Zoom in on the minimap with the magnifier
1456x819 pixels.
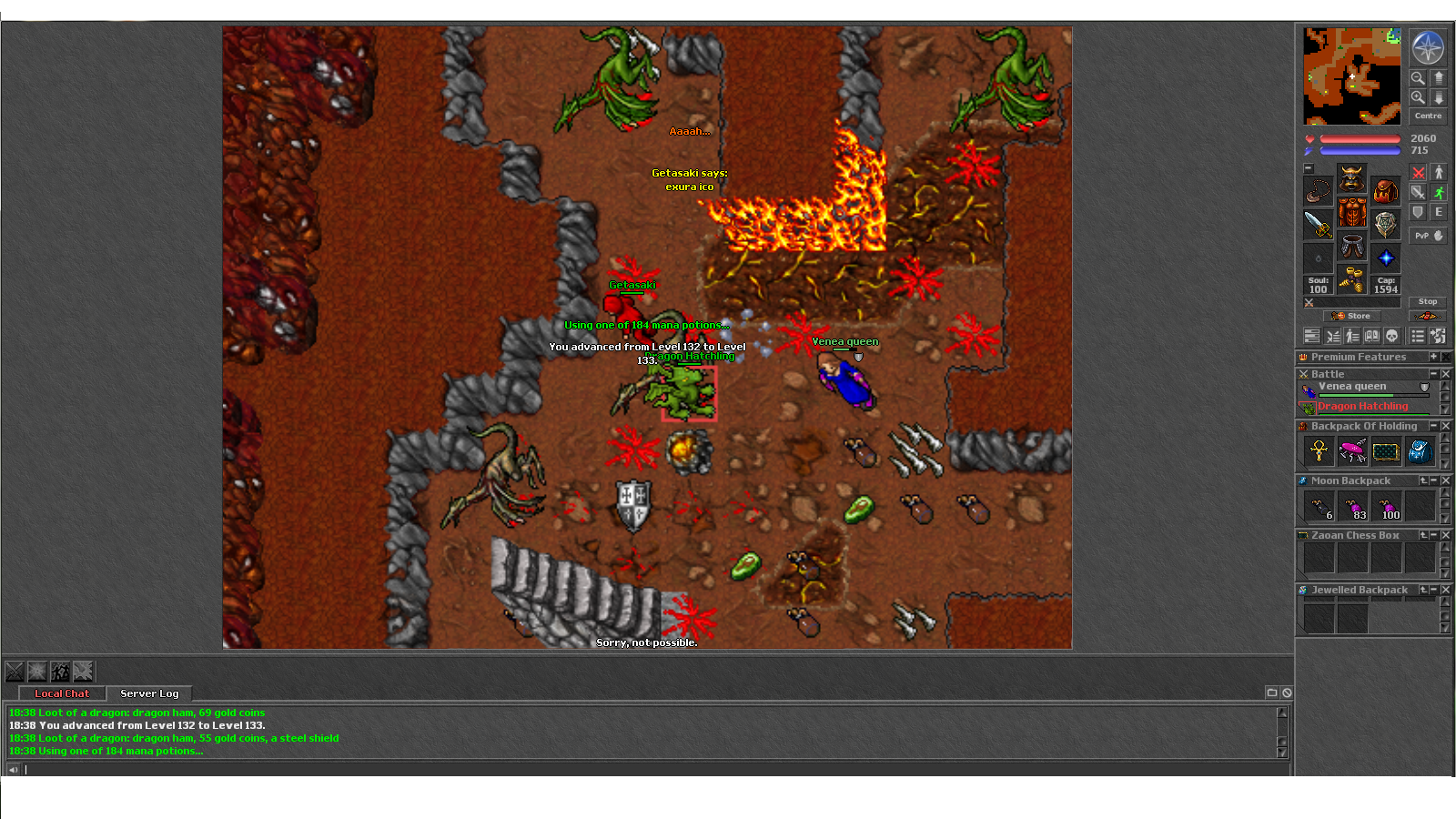coord(1417,96)
